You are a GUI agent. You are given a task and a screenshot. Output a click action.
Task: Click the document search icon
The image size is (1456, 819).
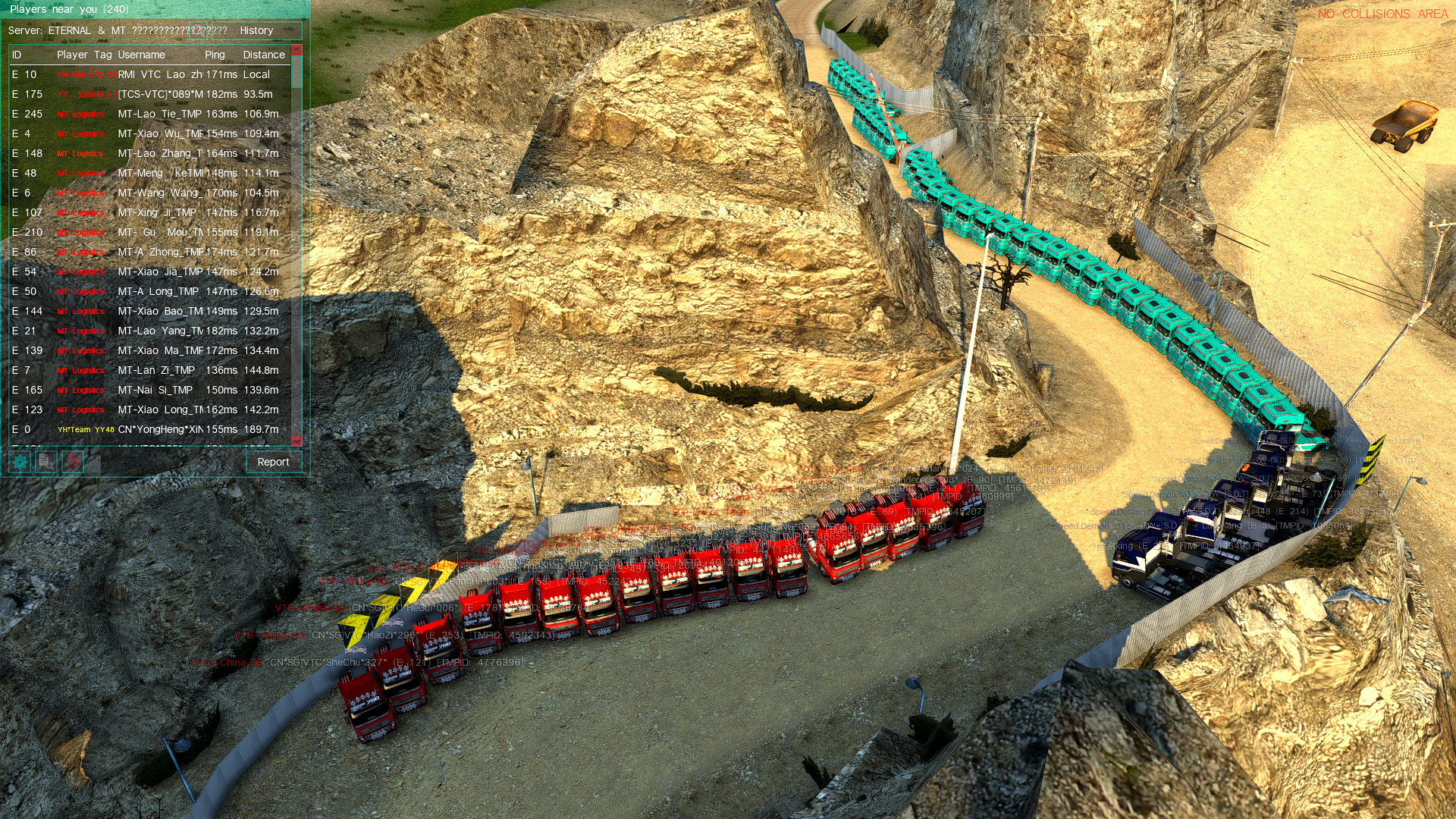point(46,462)
